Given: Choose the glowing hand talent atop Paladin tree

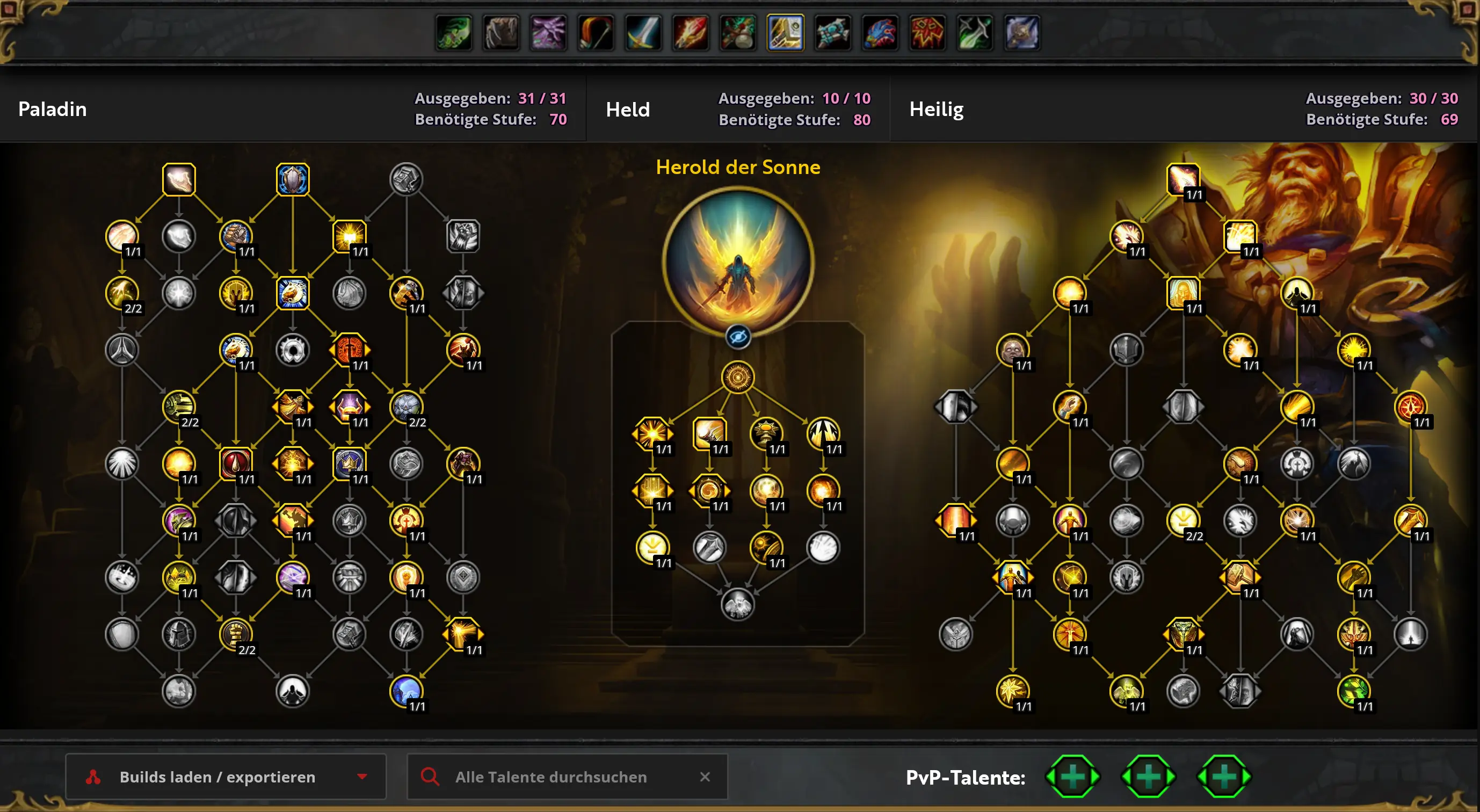Looking at the screenshot, I should 179,179.
